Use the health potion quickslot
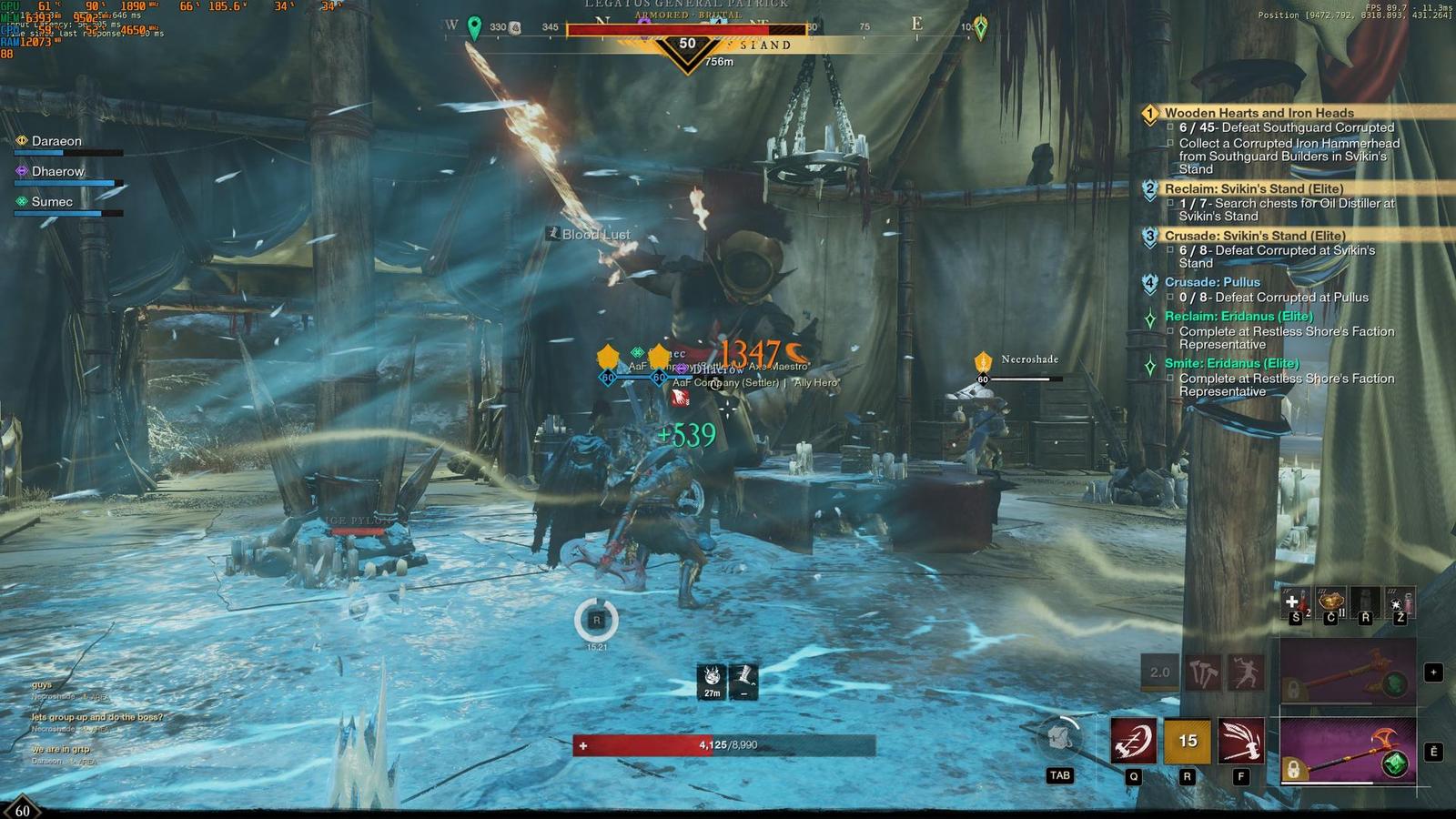Viewport: 1456px width, 819px height. click(1294, 602)
